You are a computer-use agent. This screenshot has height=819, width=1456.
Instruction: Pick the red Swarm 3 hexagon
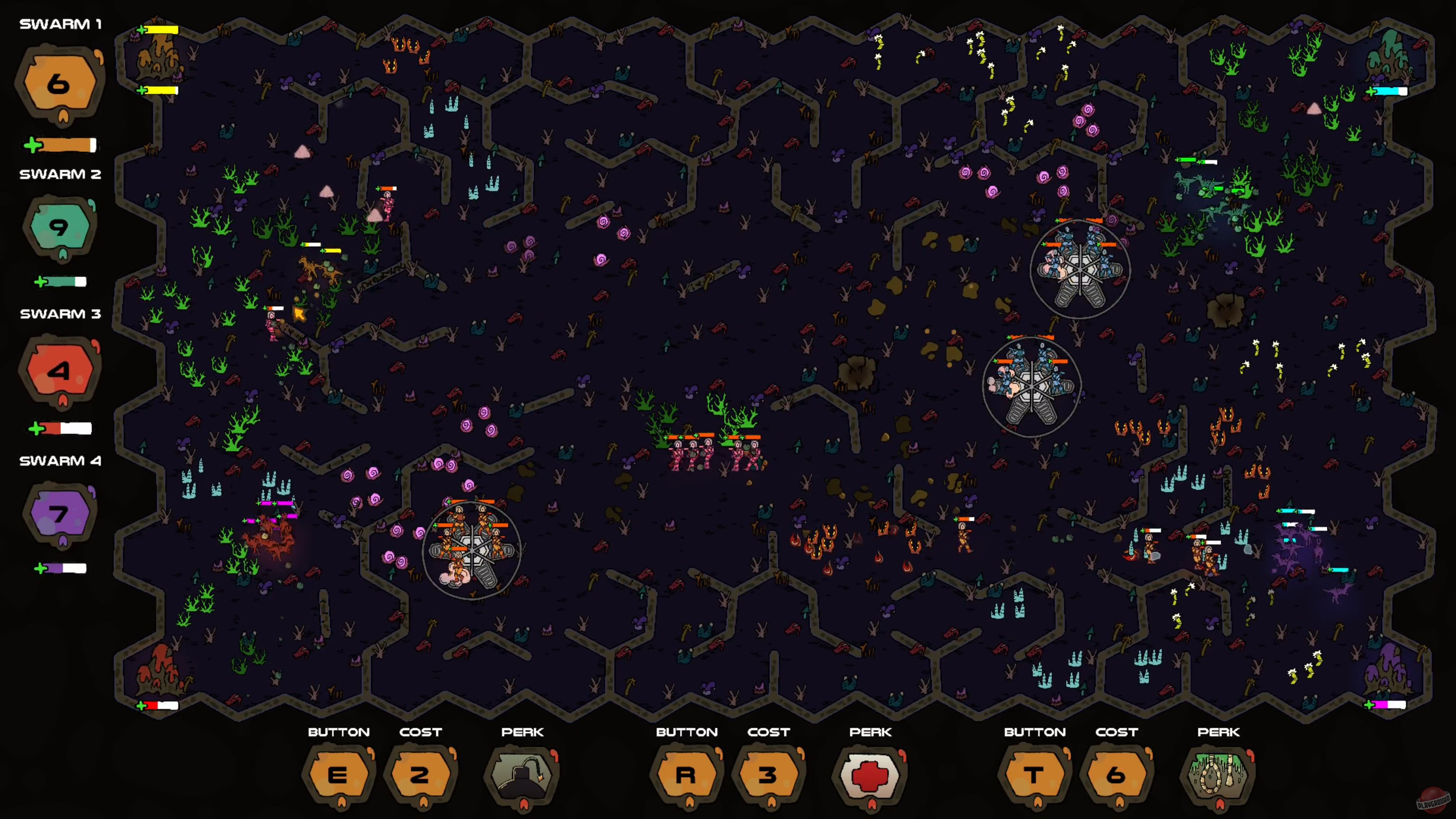click(x=59, y=370)
